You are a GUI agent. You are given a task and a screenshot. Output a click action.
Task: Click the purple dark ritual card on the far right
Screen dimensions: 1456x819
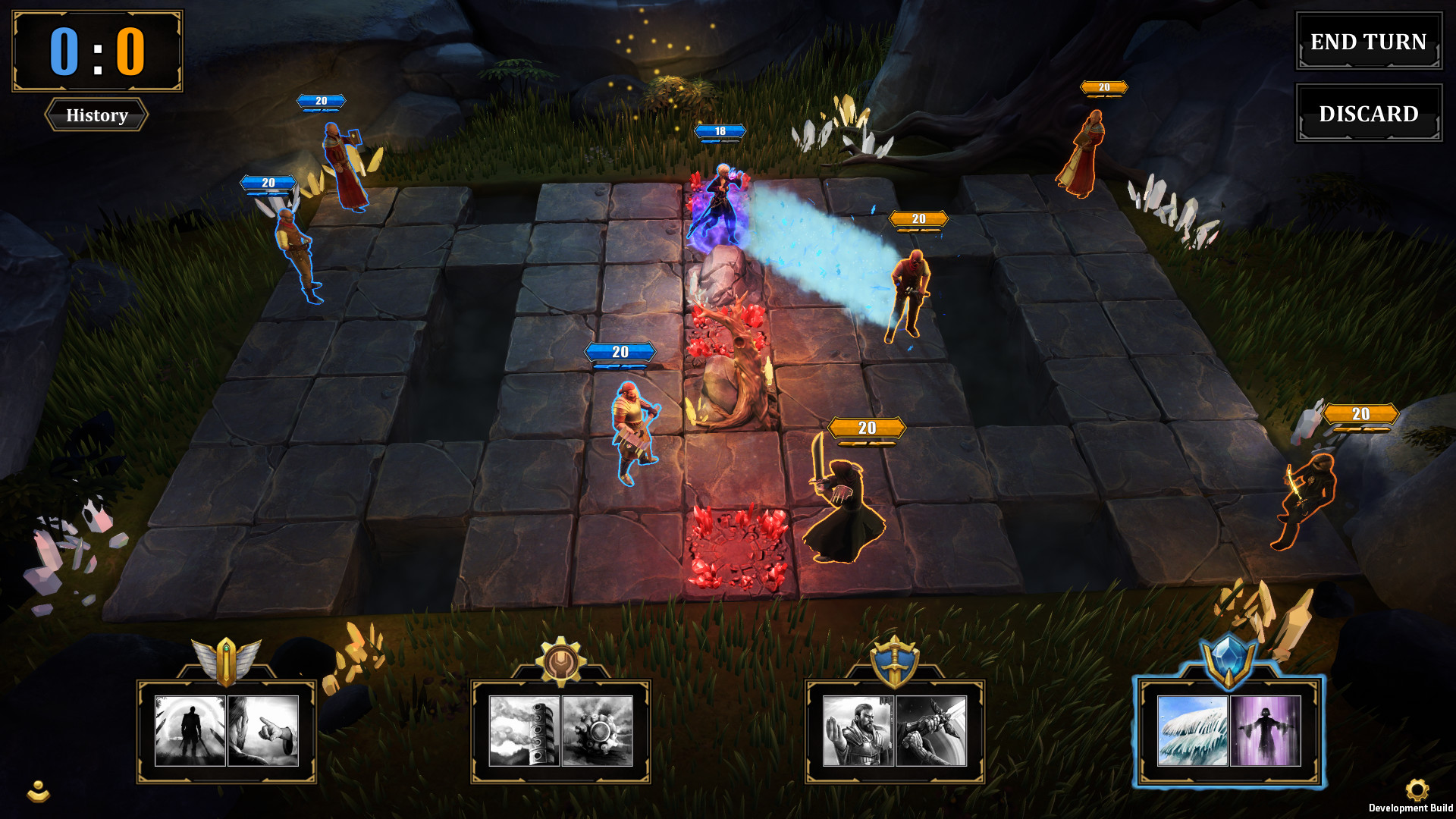[x=1264, y=730]
